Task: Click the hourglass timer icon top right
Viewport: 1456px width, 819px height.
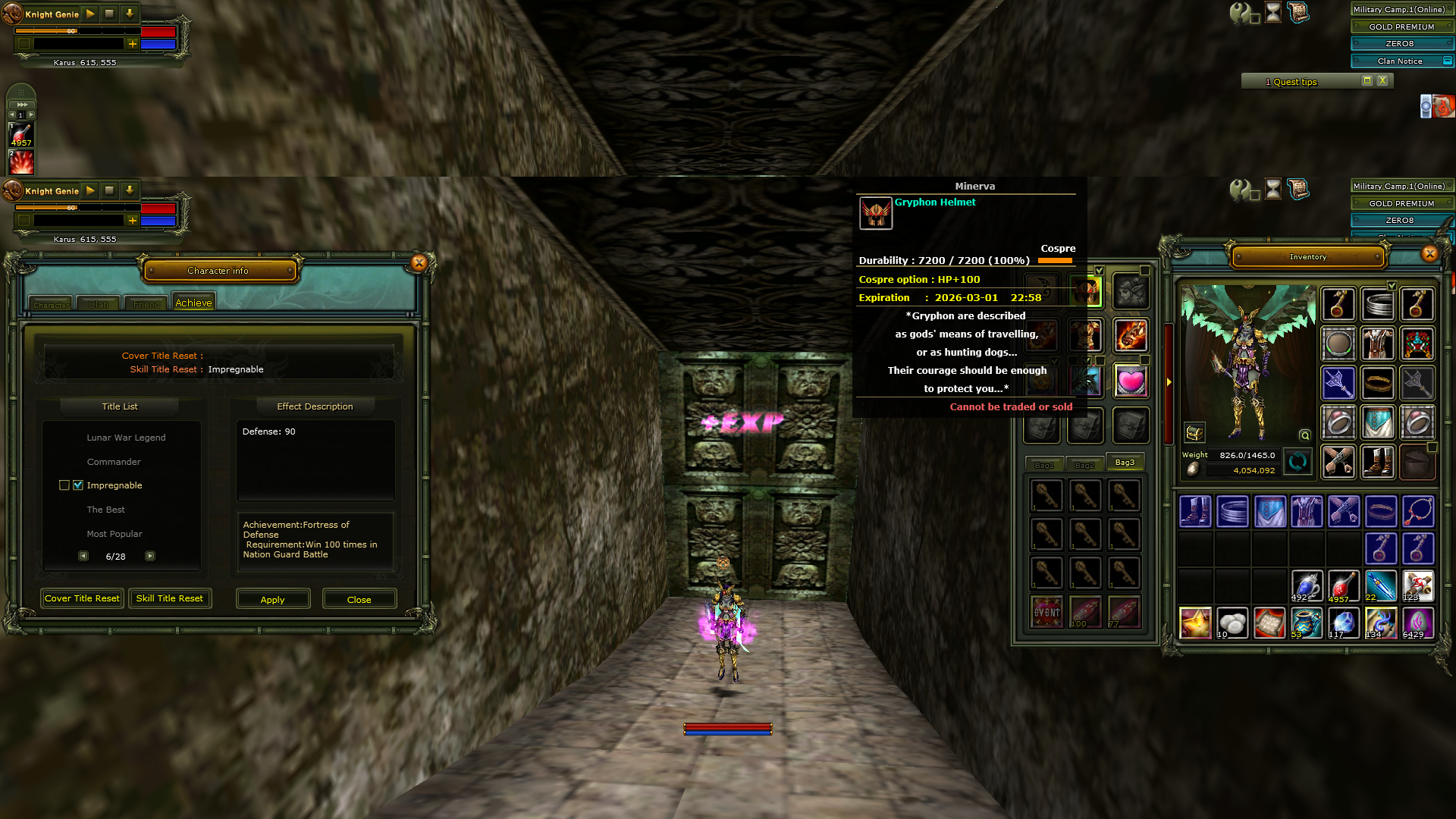Action: click(1272, 12)
